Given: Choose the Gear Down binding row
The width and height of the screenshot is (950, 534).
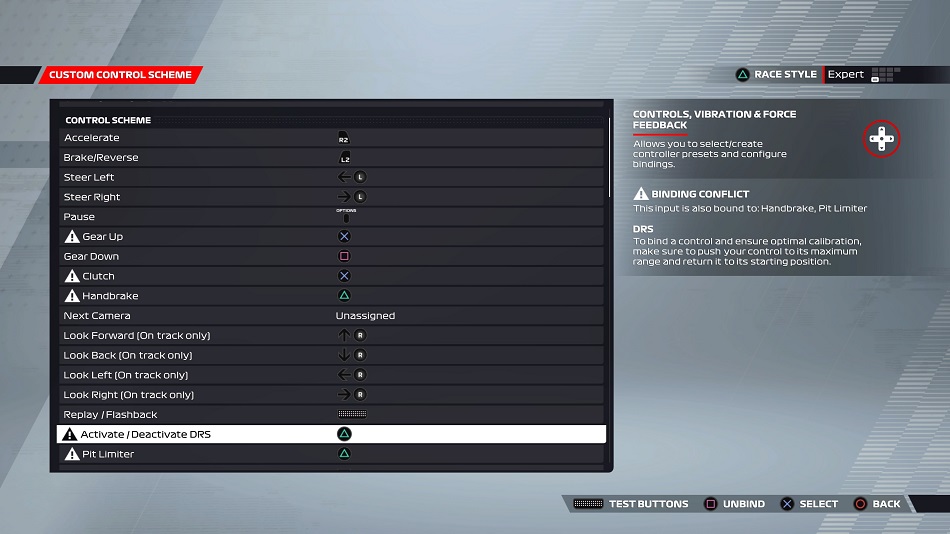Looking at the screenshot, I should [330, 256].
